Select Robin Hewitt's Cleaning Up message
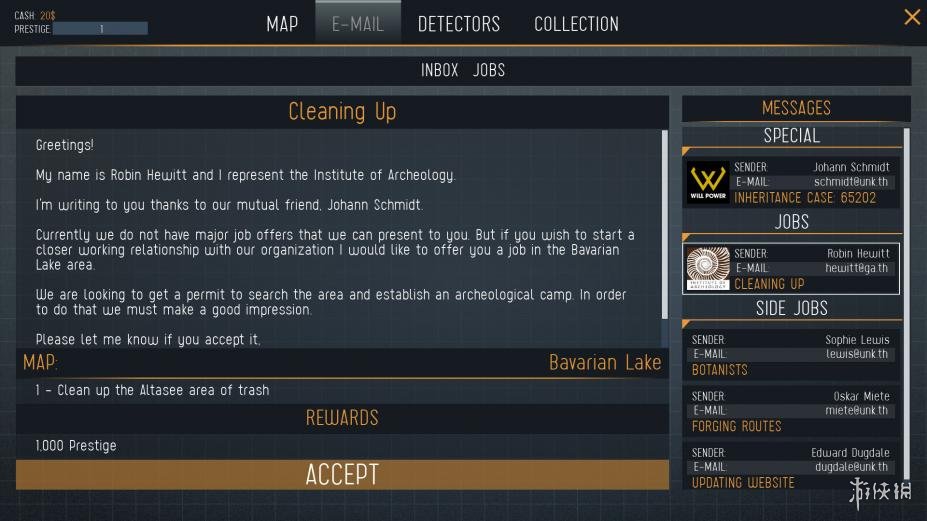Screen dimensions: 927x521 click(x=793, y=269)
